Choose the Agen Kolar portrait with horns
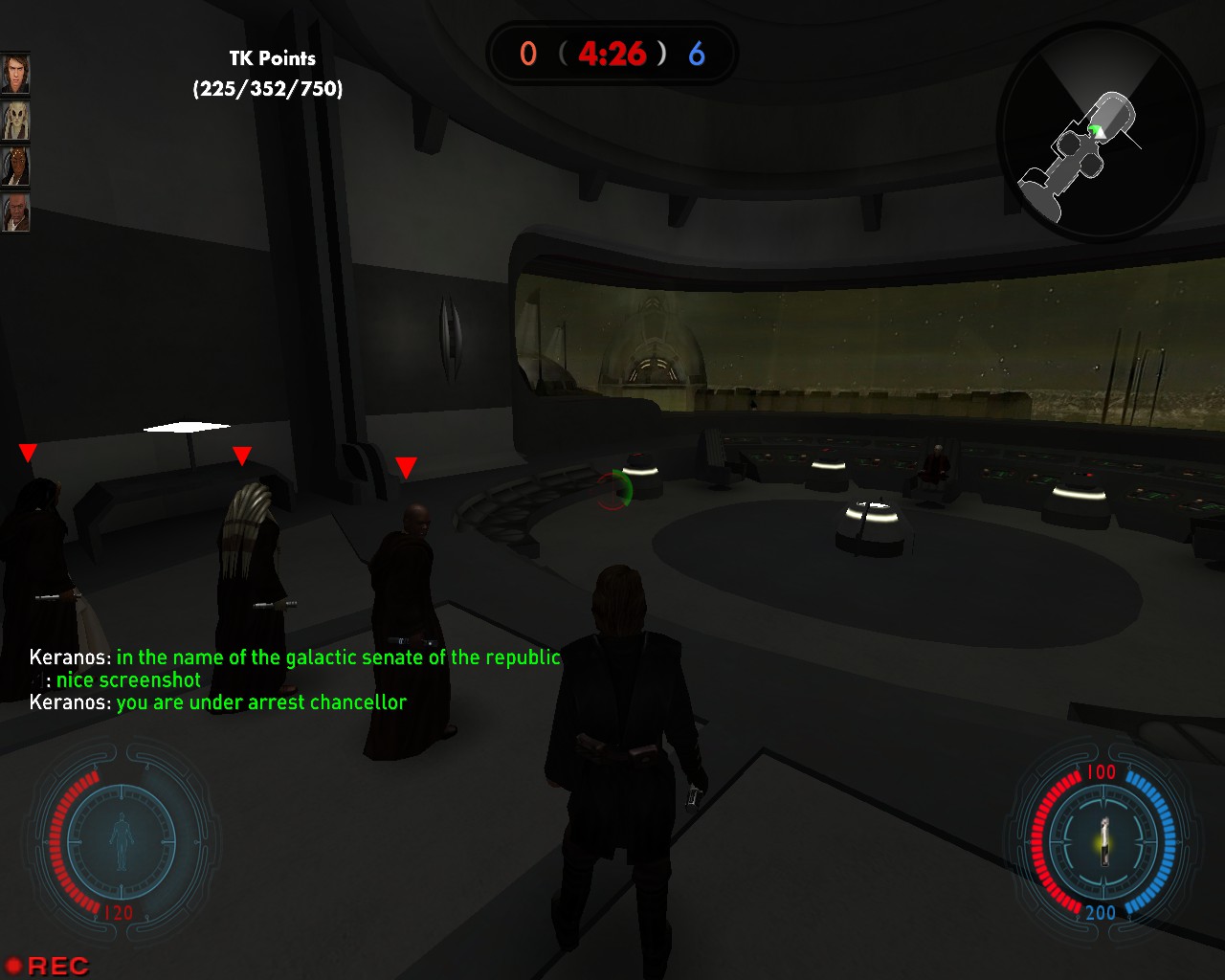This screenshot has width=1225, height=980. point(15,167)
